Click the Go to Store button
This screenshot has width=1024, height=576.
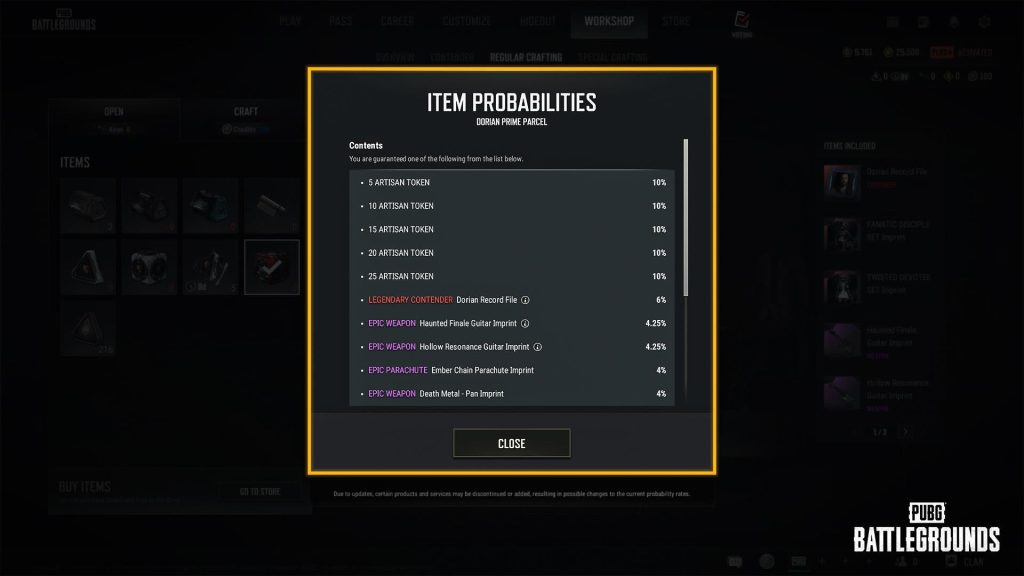259,491
